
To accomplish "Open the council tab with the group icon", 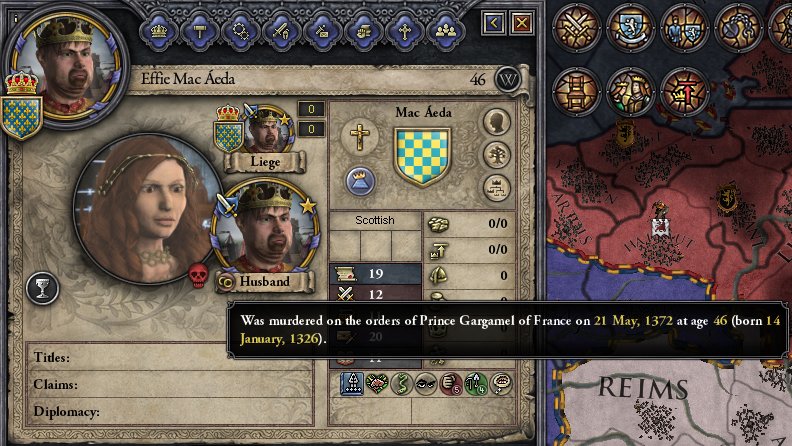I will (x=445, y=28).
